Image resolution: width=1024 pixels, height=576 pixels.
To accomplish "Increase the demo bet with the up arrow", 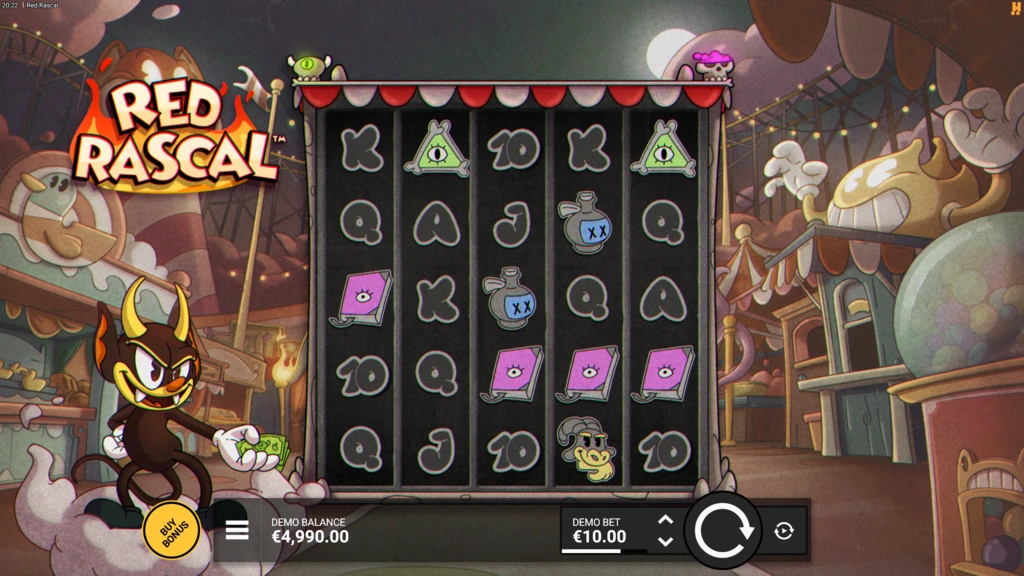I will click(665, 519).
